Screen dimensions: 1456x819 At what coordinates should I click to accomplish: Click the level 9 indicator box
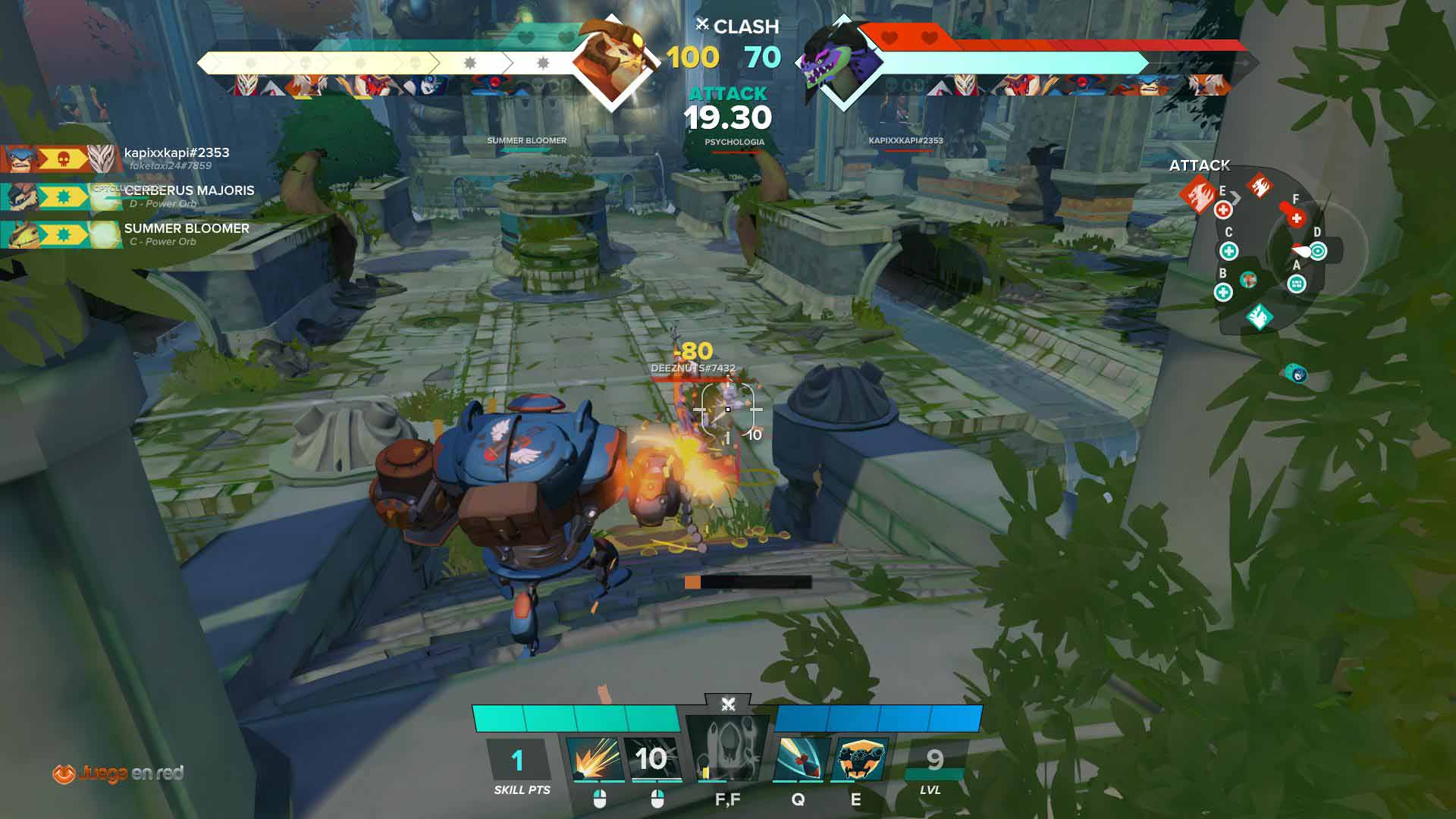coord(934,760)
